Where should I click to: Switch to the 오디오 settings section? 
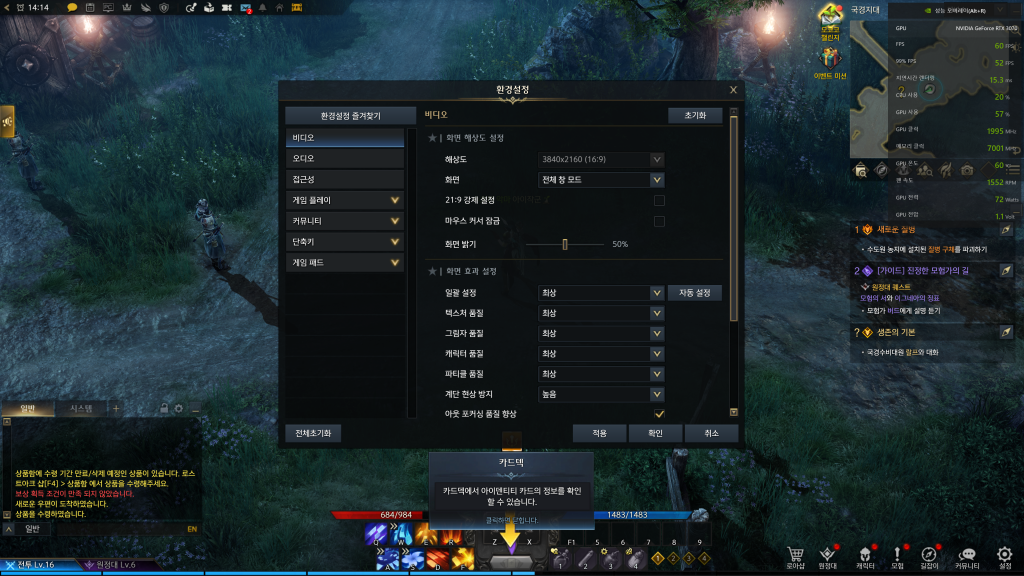click(x=344, y=158)
